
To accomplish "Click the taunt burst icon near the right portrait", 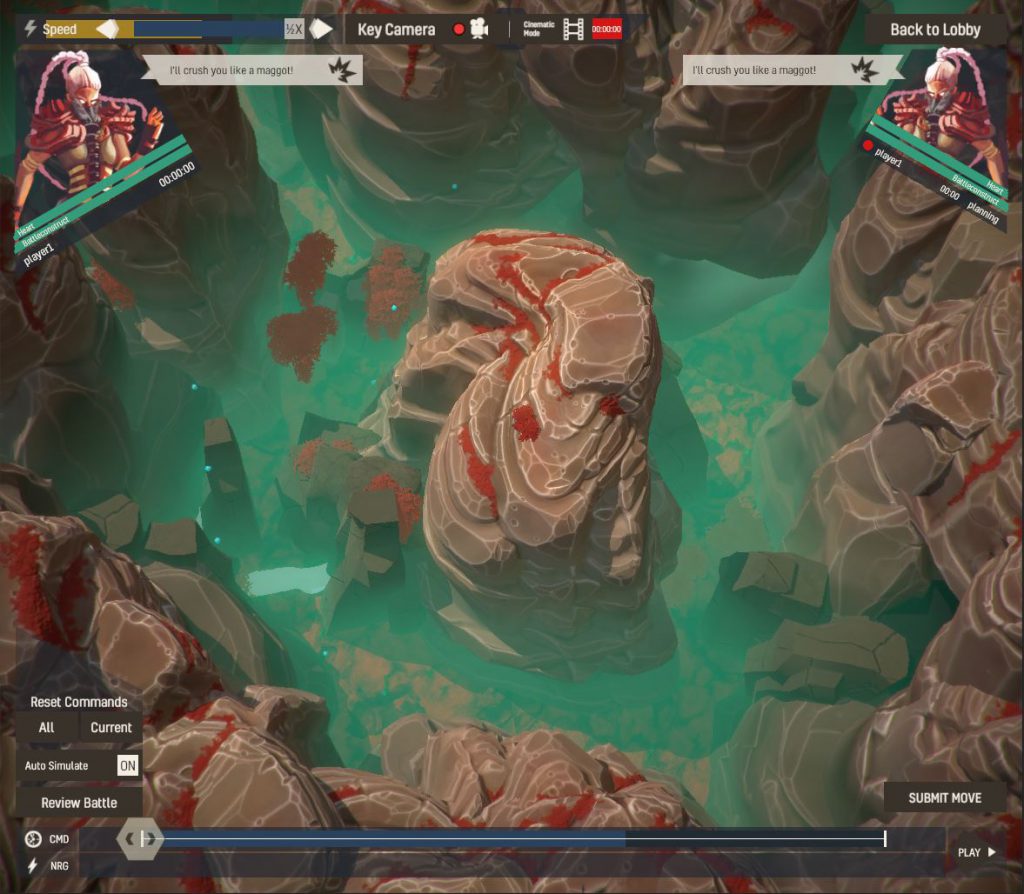I will click(863, 70).
